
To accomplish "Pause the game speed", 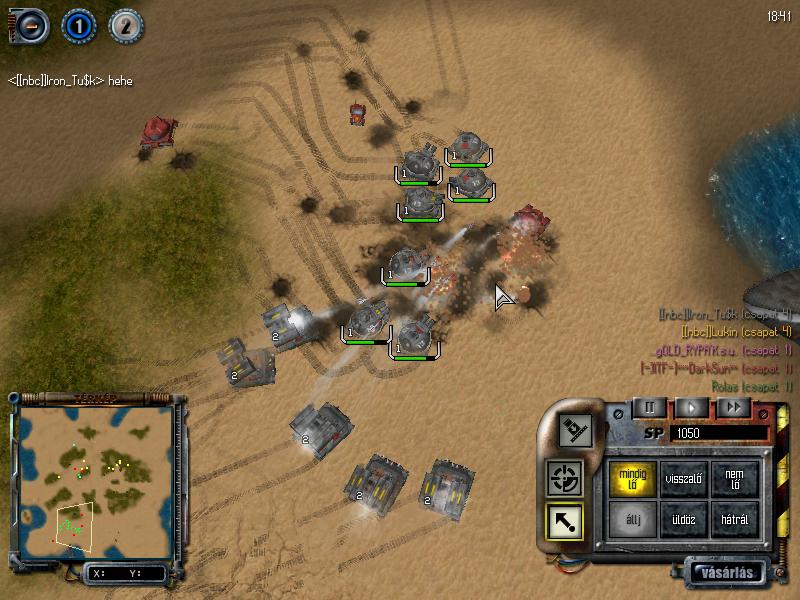I will [647, 407].
